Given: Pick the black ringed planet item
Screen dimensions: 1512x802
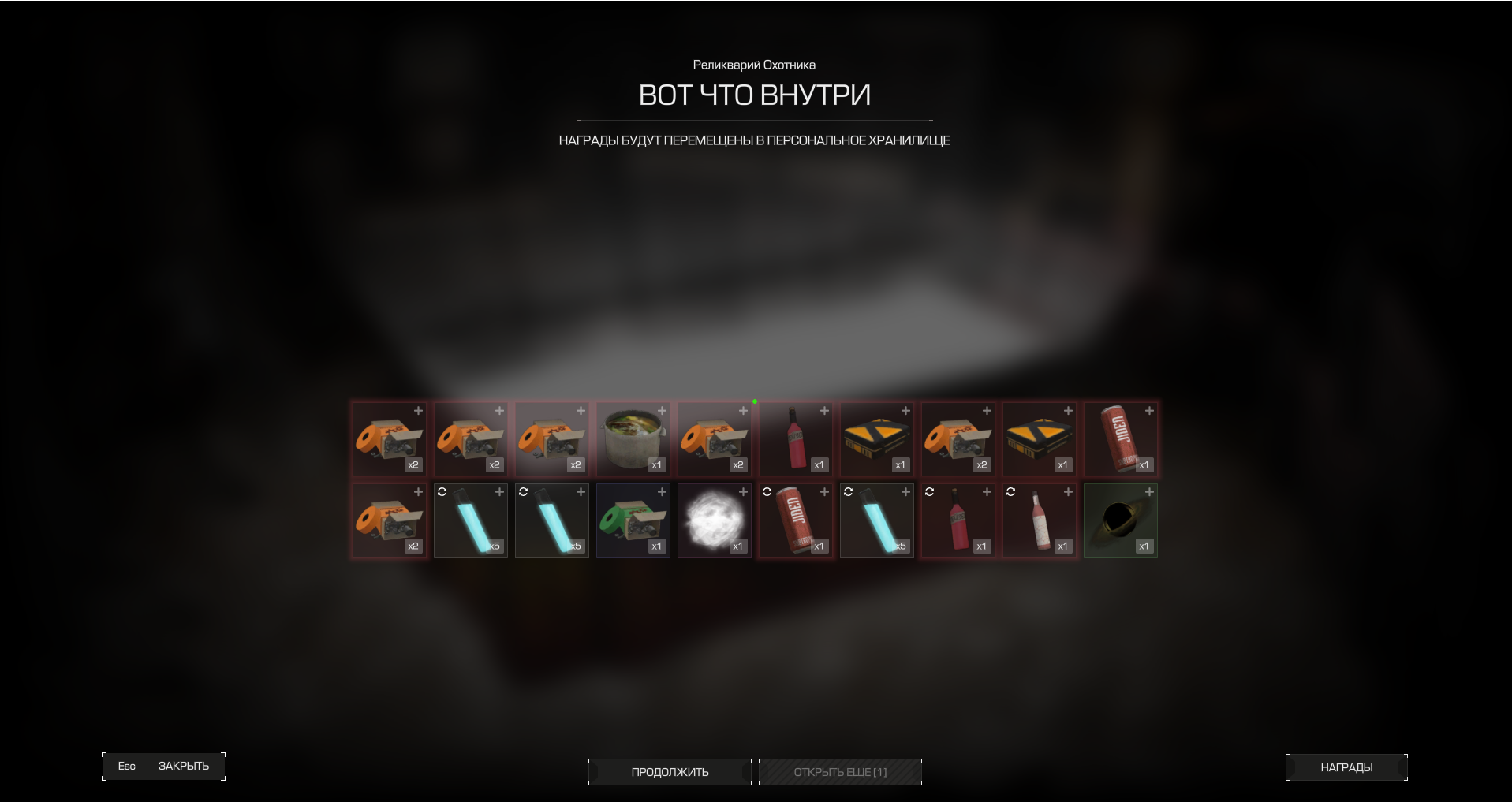Looking at the screenshot, I should pos(1120,520).
